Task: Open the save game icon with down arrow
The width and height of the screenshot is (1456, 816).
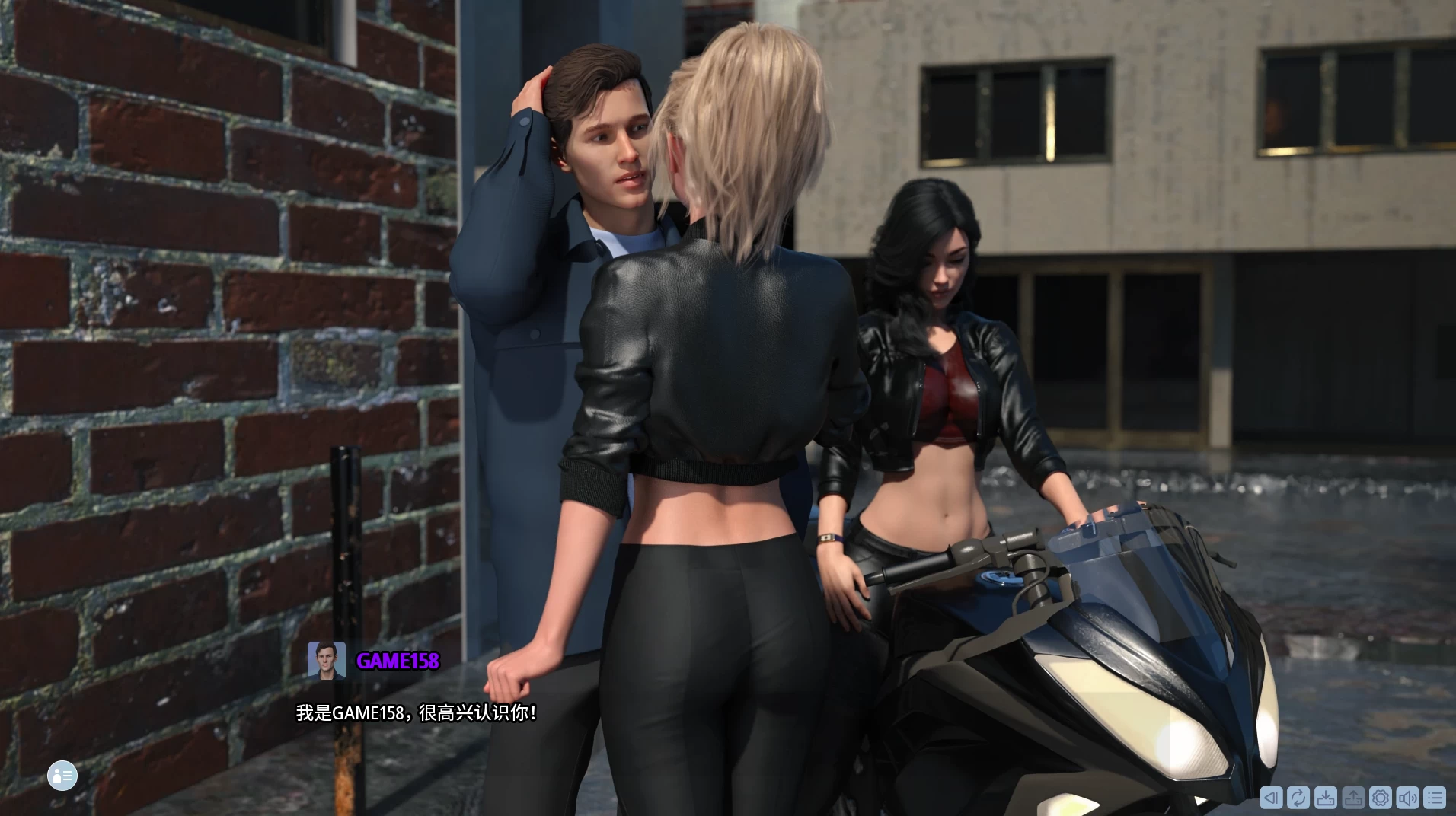Action: (x=1326, y=798)
